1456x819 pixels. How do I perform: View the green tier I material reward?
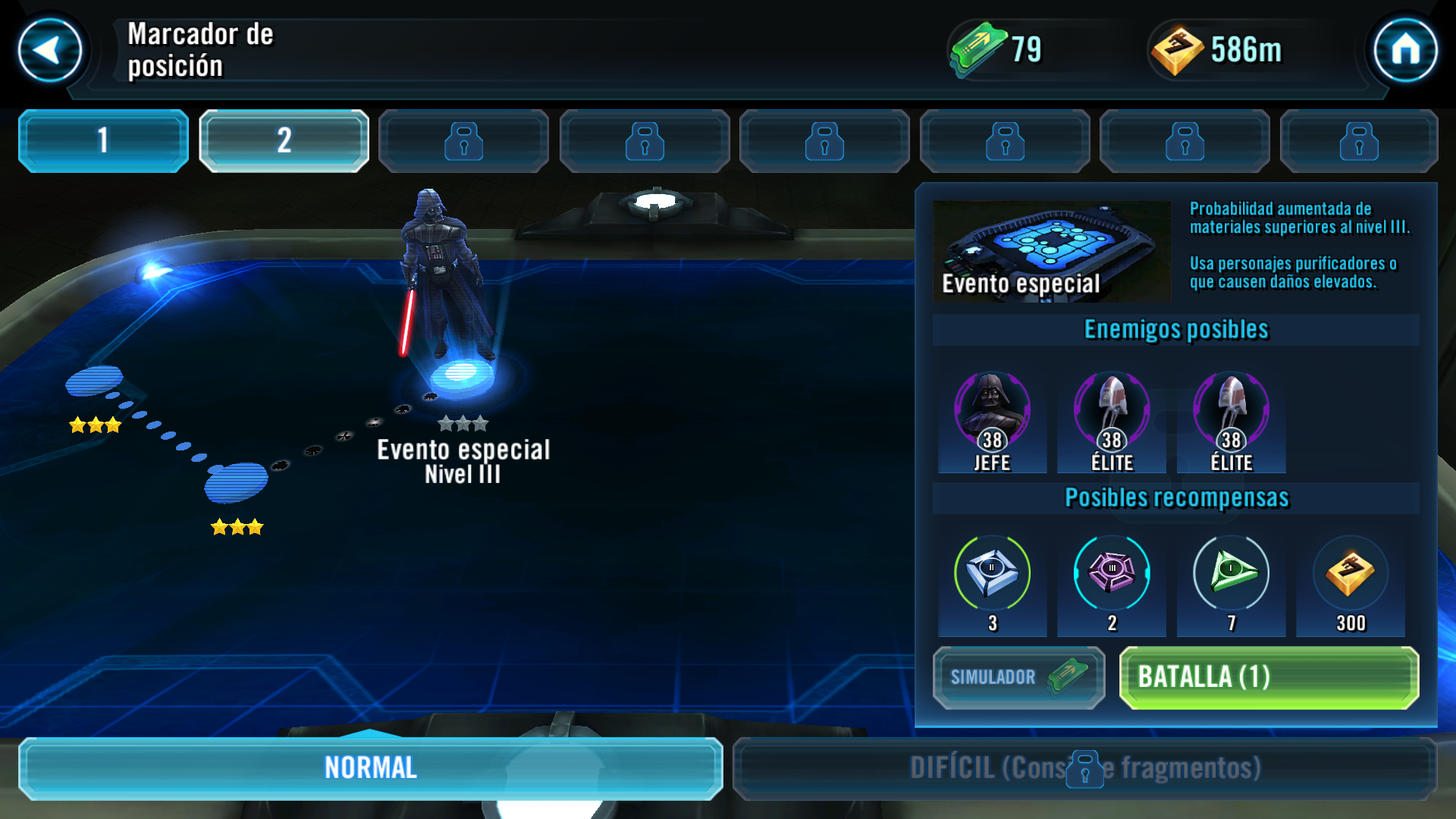[1231, 573]
